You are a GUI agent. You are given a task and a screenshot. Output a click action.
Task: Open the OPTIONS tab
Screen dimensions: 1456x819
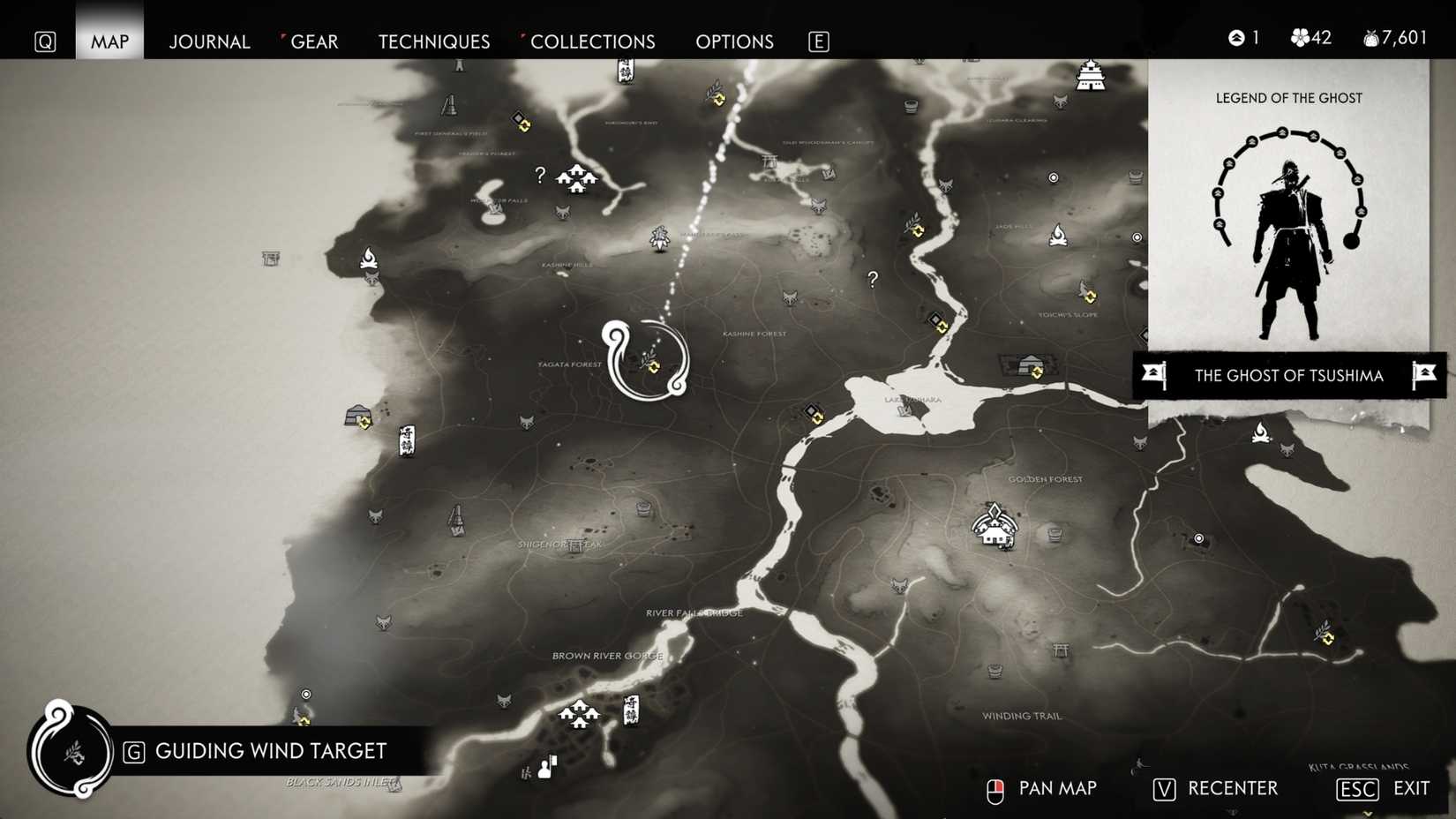pos(733,41)
